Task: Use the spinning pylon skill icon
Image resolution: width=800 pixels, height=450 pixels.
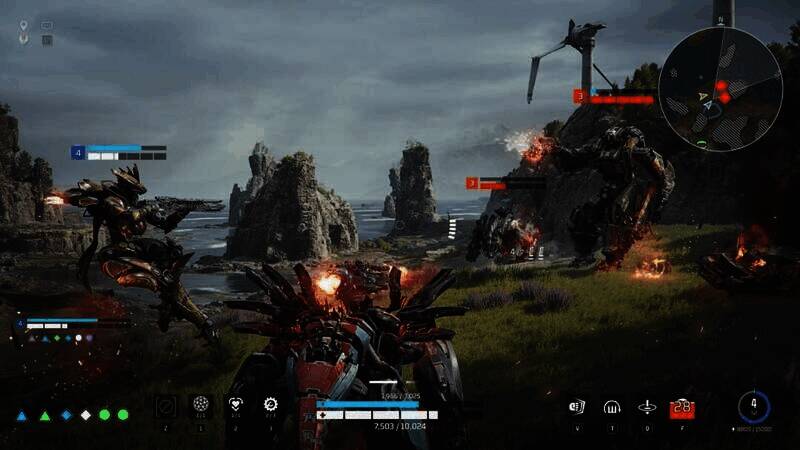Action: (647, 407)
